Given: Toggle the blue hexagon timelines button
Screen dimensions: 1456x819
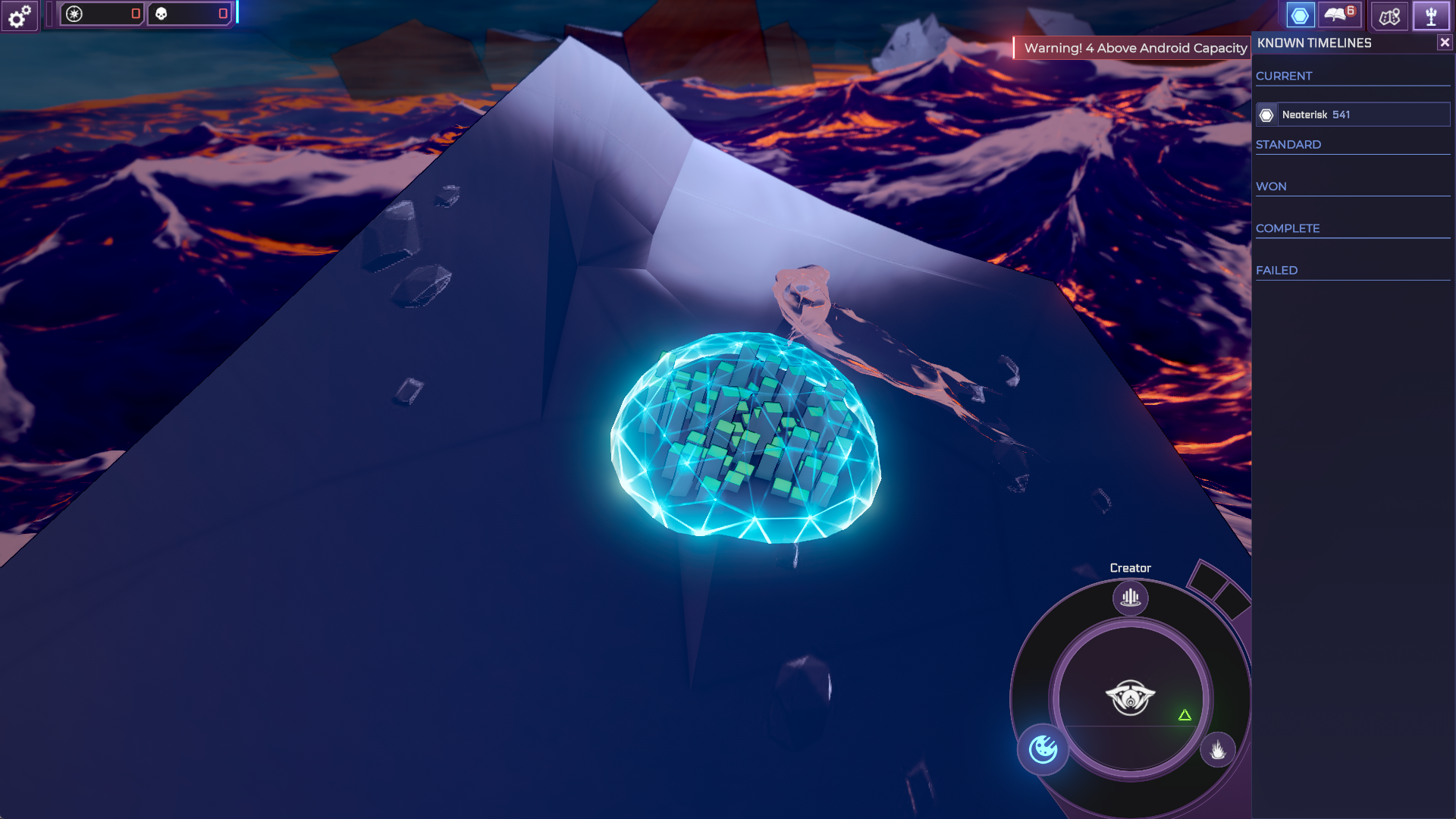Looking at the screenshot, I should coord(1300,15).
